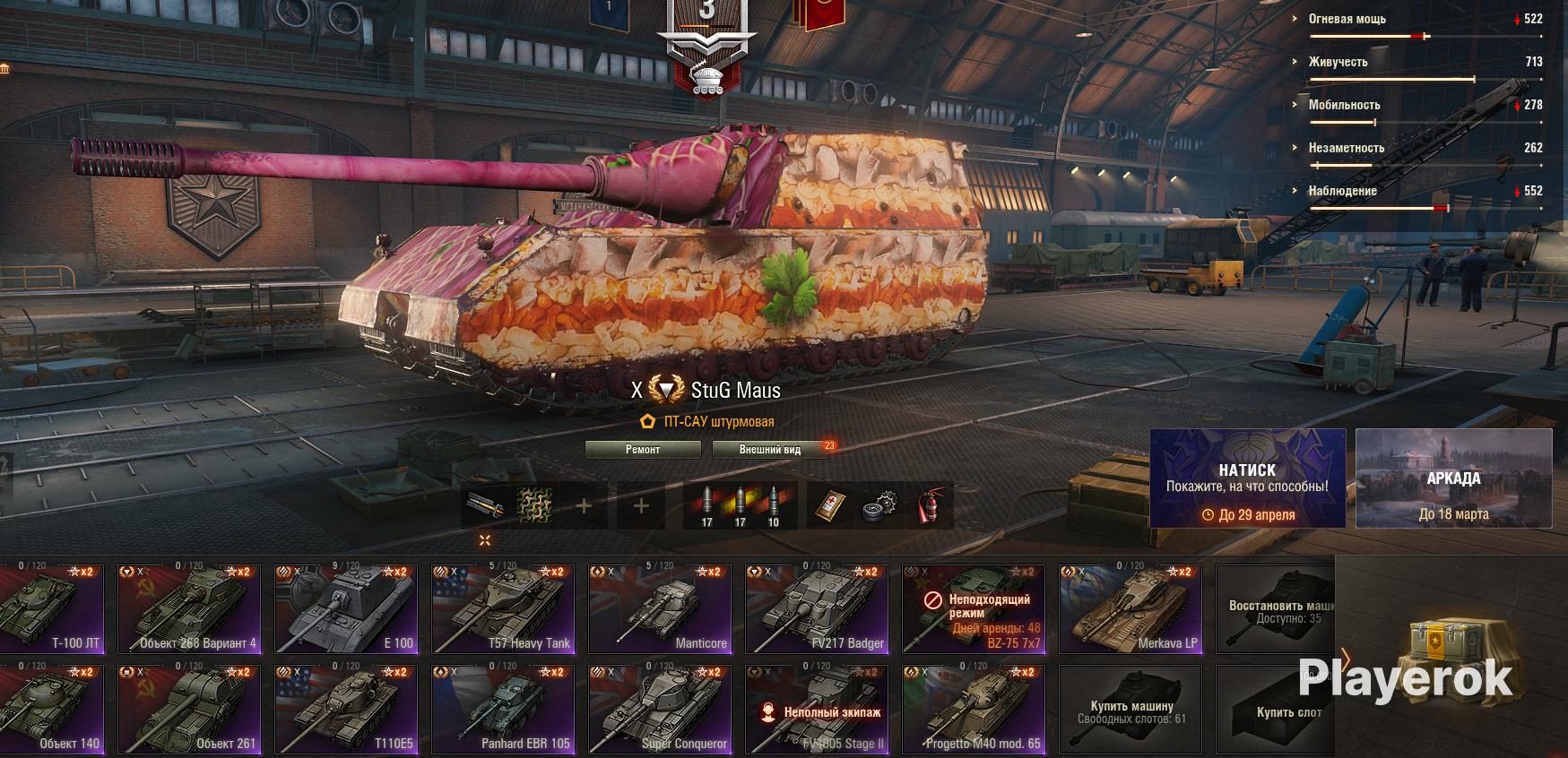Select the Натиск mode banner
1568x758 pixels.
click(1247, 478)
